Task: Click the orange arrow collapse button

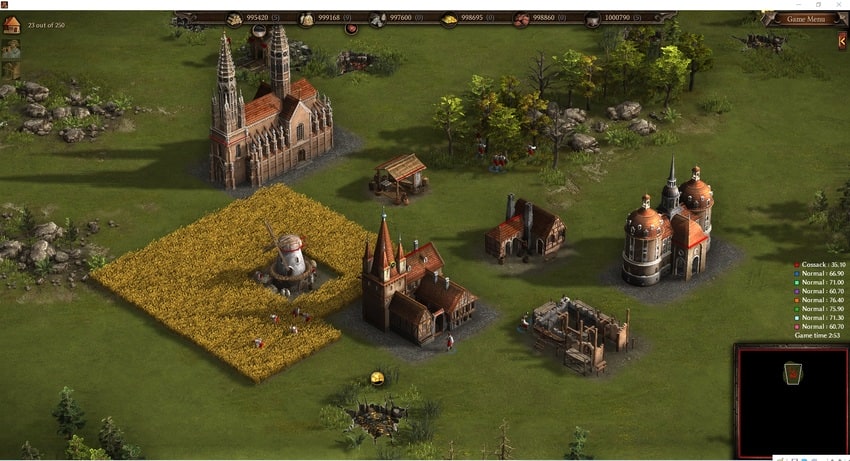Action: [x=842, y=41]
